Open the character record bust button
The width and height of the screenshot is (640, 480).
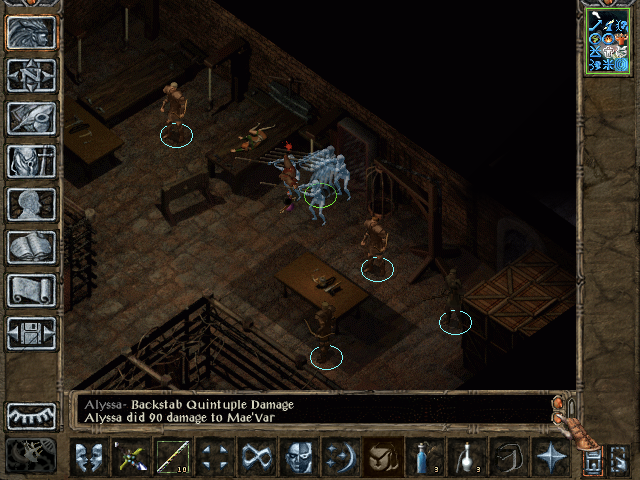click(x=31, y=204)
